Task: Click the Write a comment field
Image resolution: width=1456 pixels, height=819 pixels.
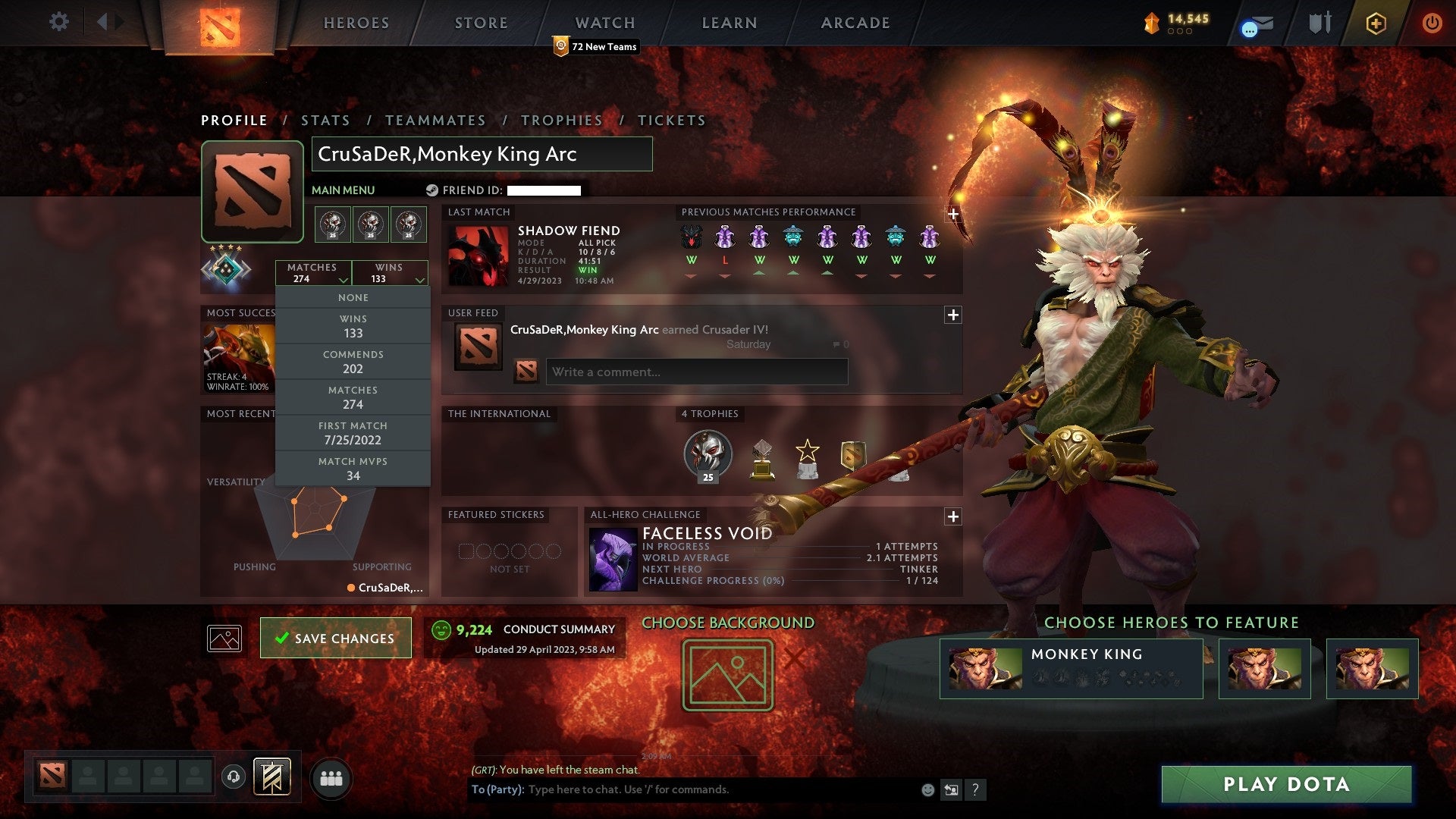Action: coord(696,372)
